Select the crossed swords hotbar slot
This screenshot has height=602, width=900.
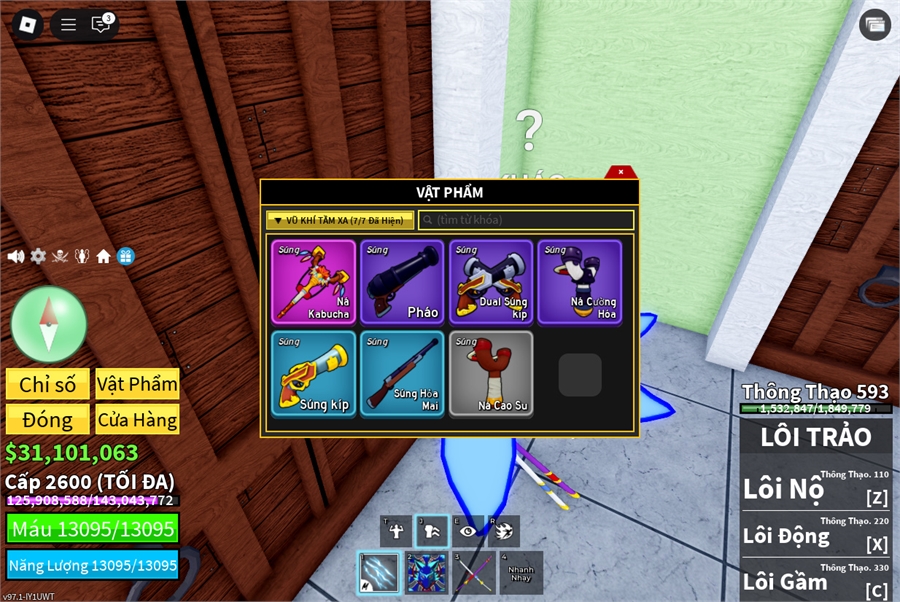473,574
